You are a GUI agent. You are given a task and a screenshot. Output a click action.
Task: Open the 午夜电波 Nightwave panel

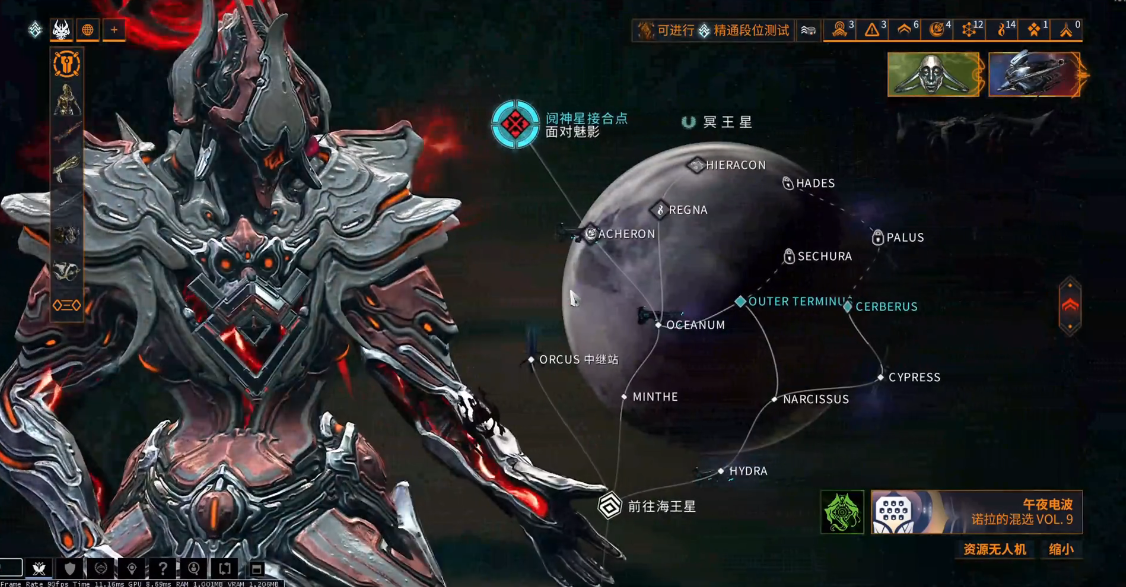point(976,512)
